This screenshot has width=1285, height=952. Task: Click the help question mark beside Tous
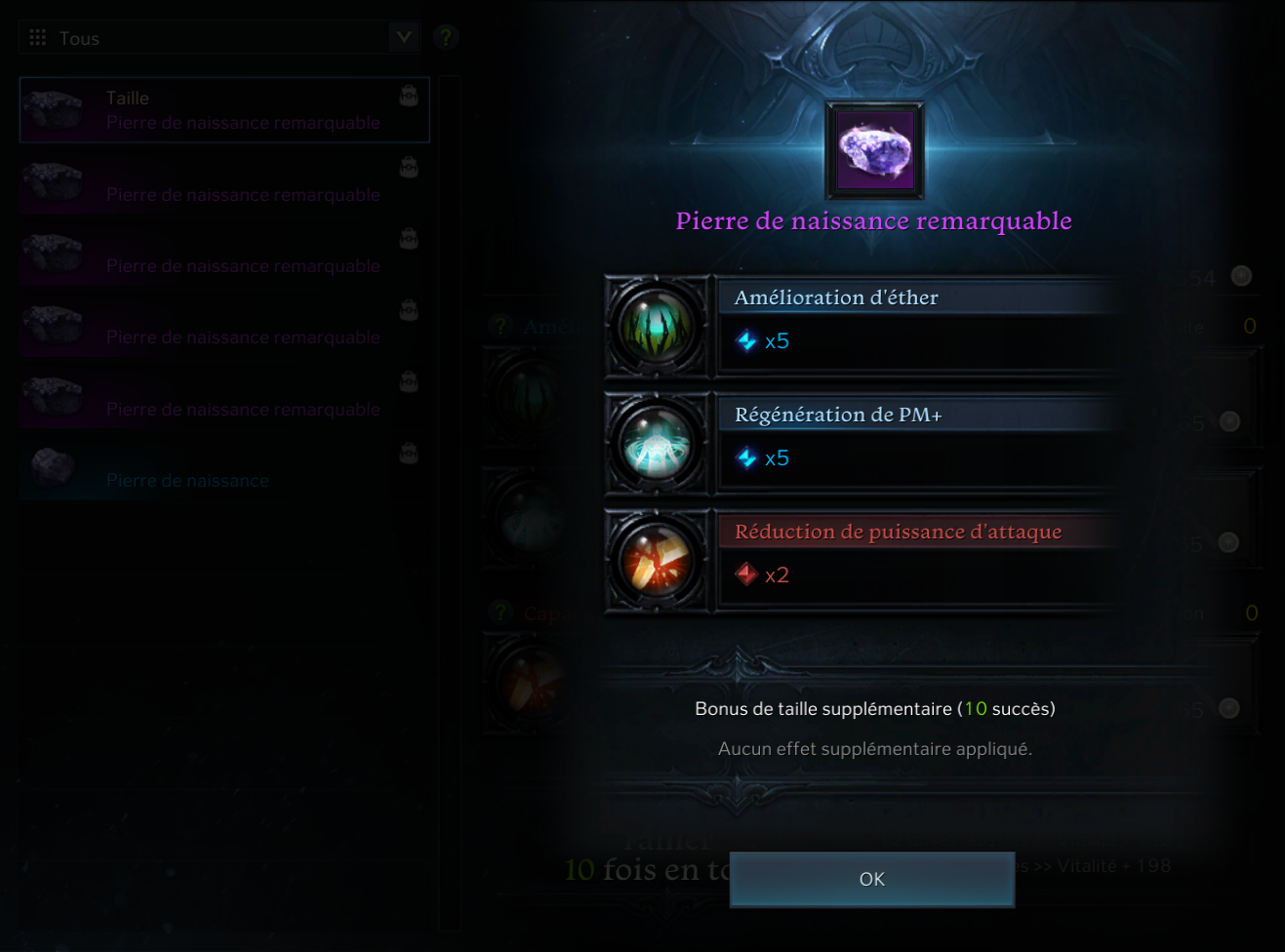[446, 38]
